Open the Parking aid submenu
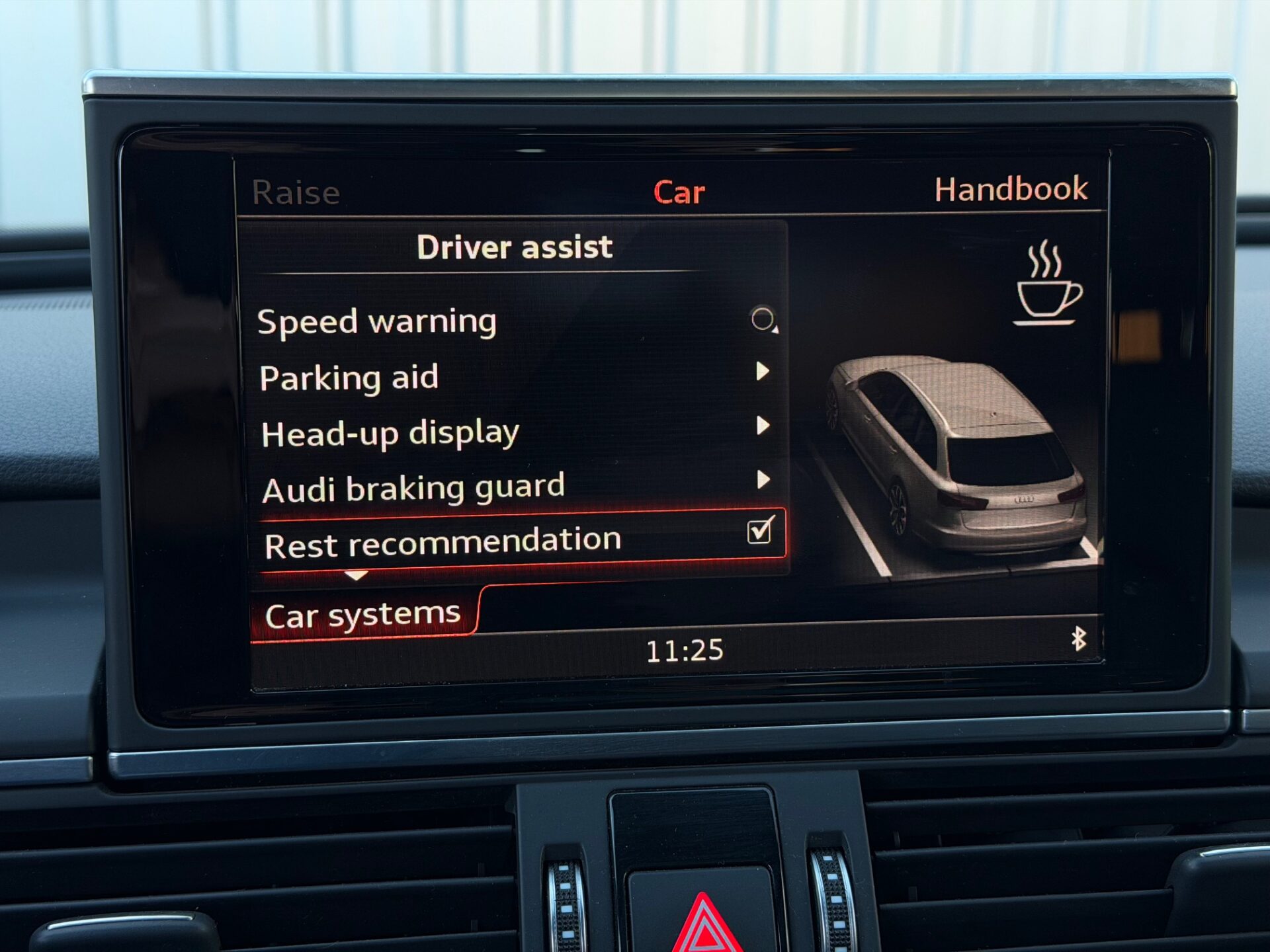Screen dimensions: 1270x952 [x=349, y=378]
